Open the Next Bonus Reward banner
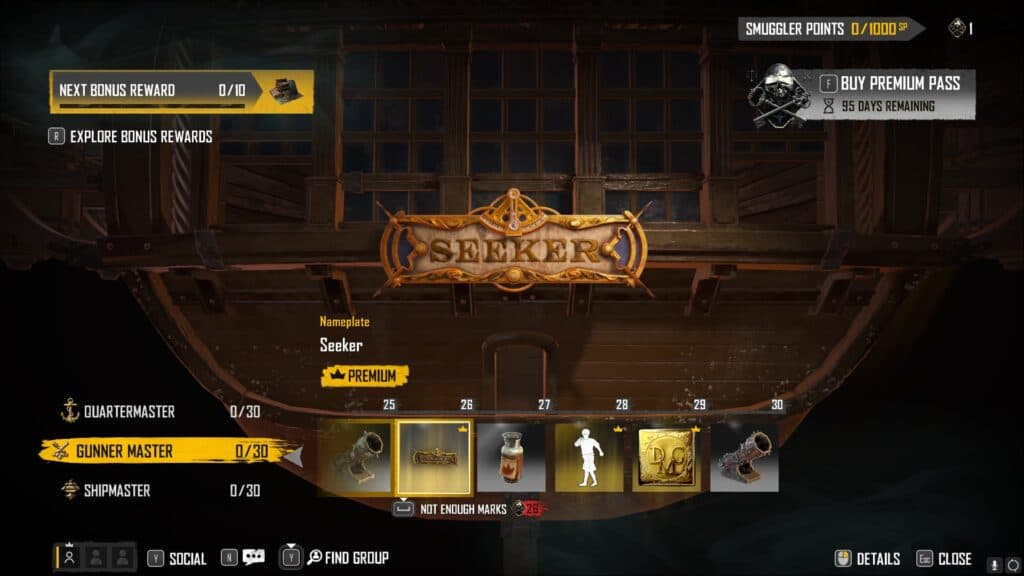 click(181, 90)
